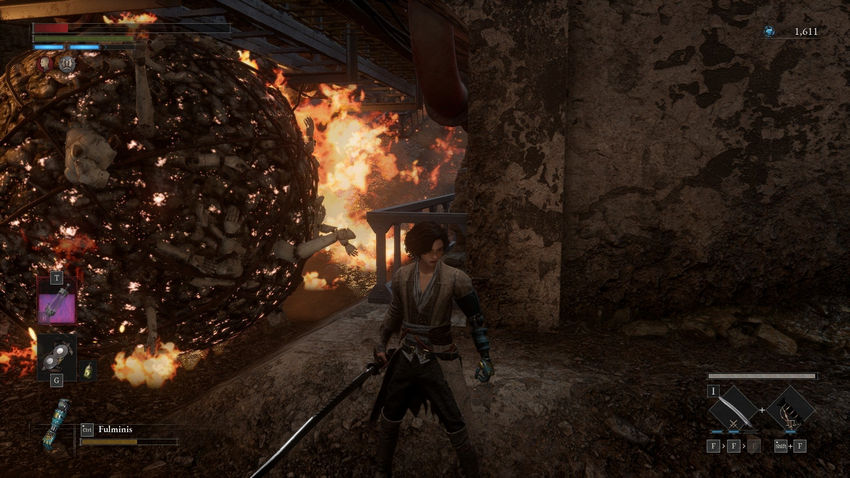Click the red head status effect icon

pos(46,63)
